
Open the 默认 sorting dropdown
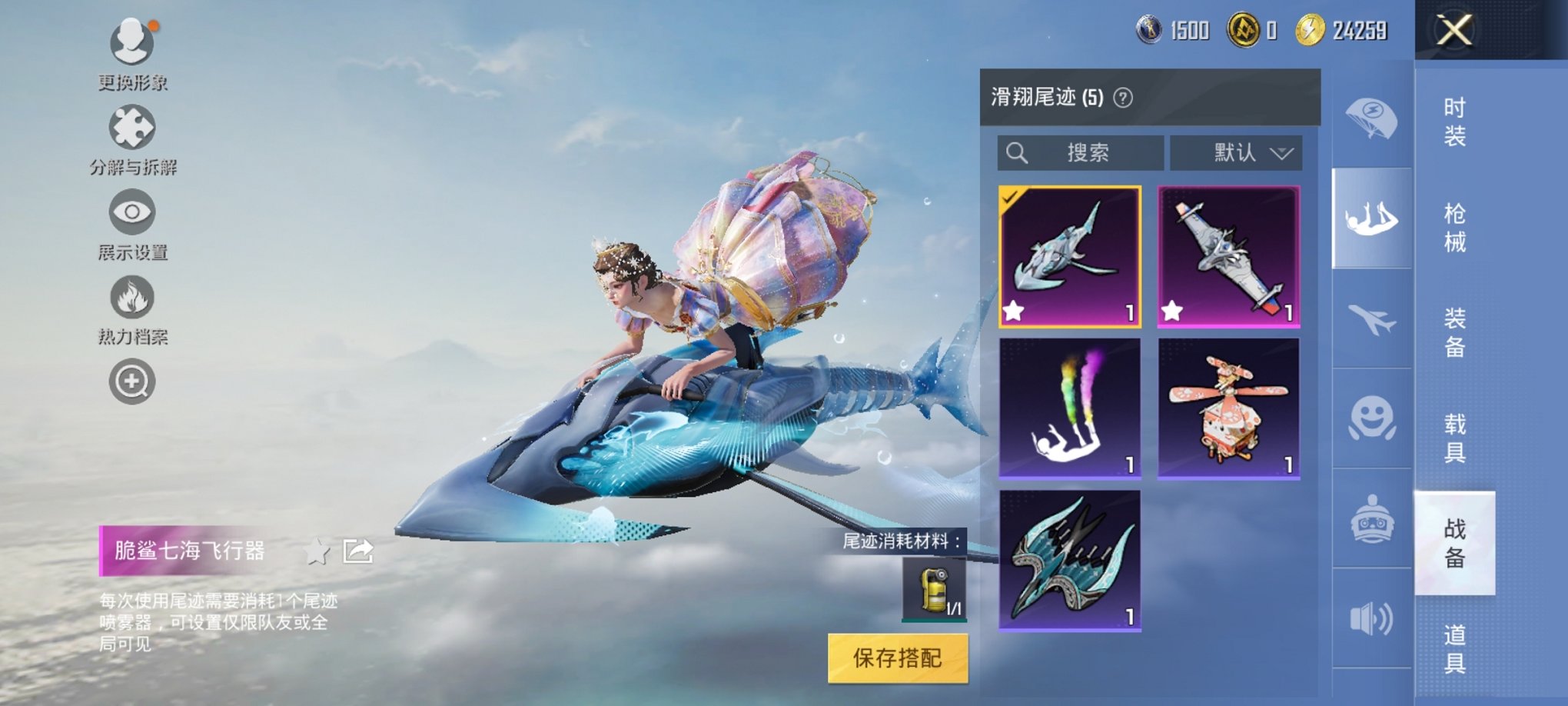click(1235, 152)
